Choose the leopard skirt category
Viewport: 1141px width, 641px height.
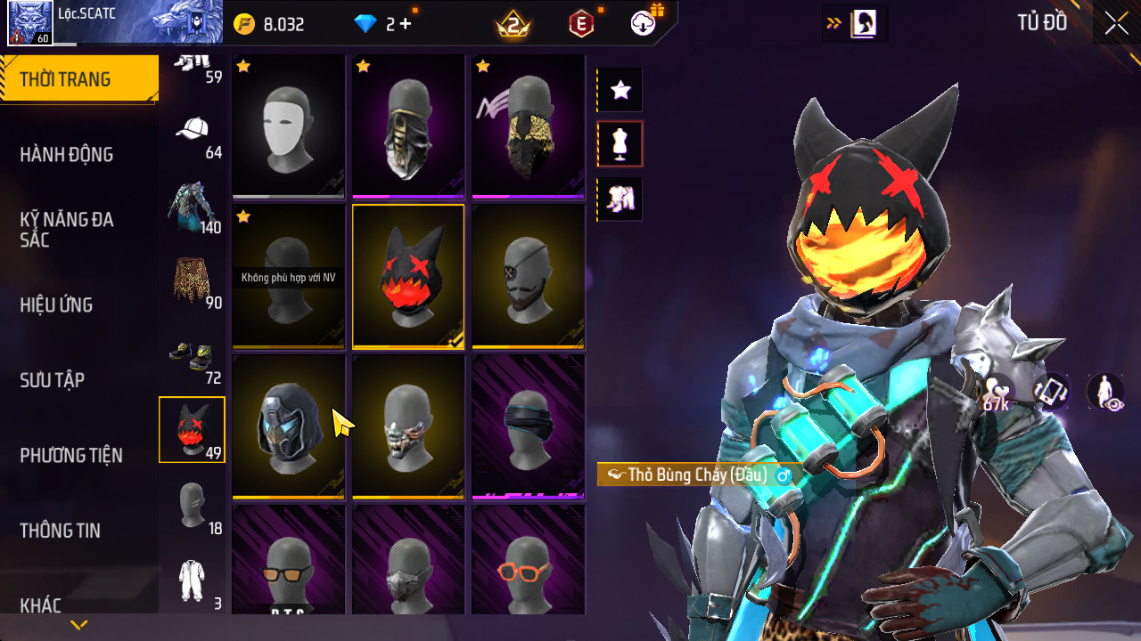(193, 281)
